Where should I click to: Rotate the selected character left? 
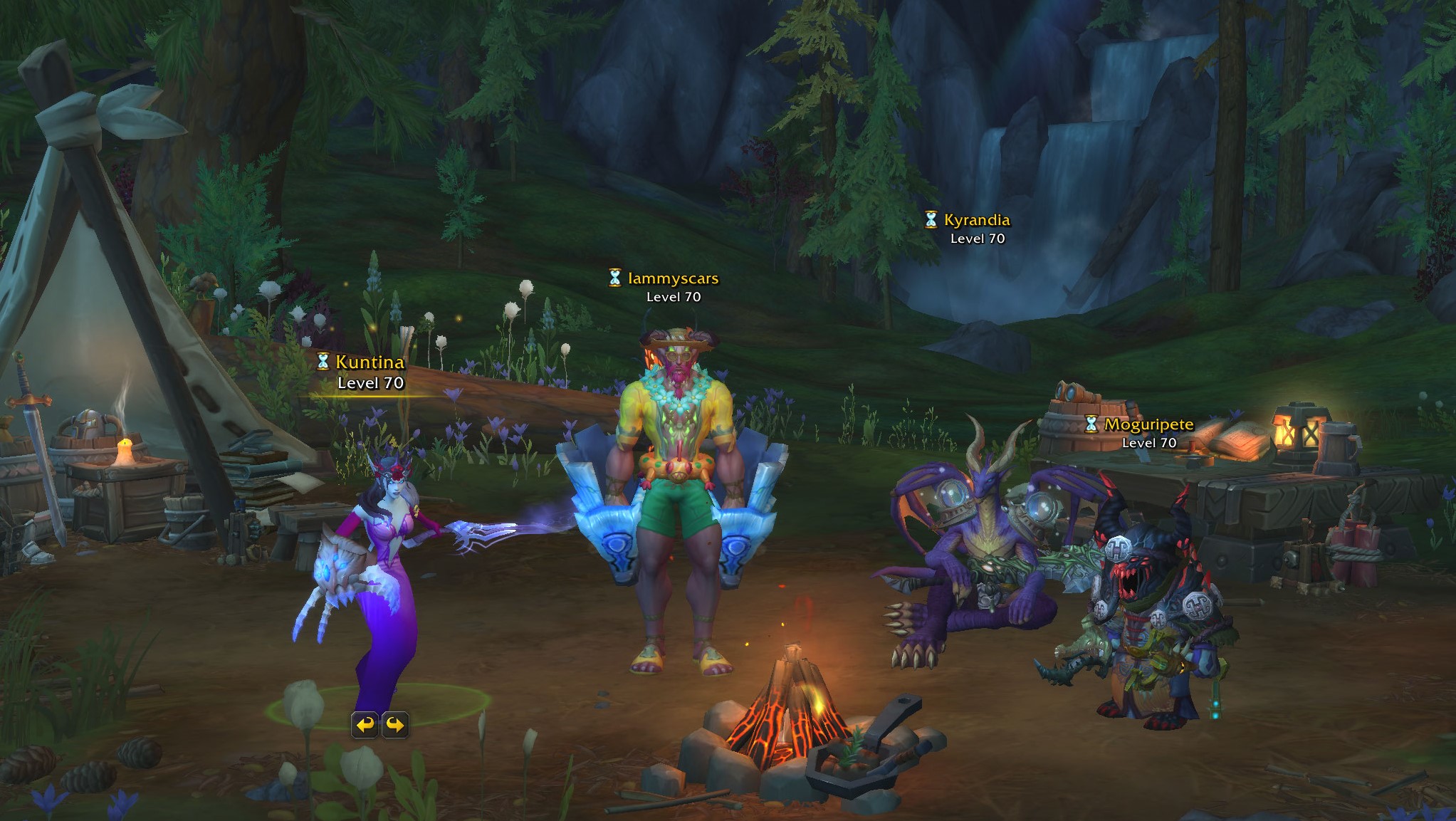[x=365, y=725]
